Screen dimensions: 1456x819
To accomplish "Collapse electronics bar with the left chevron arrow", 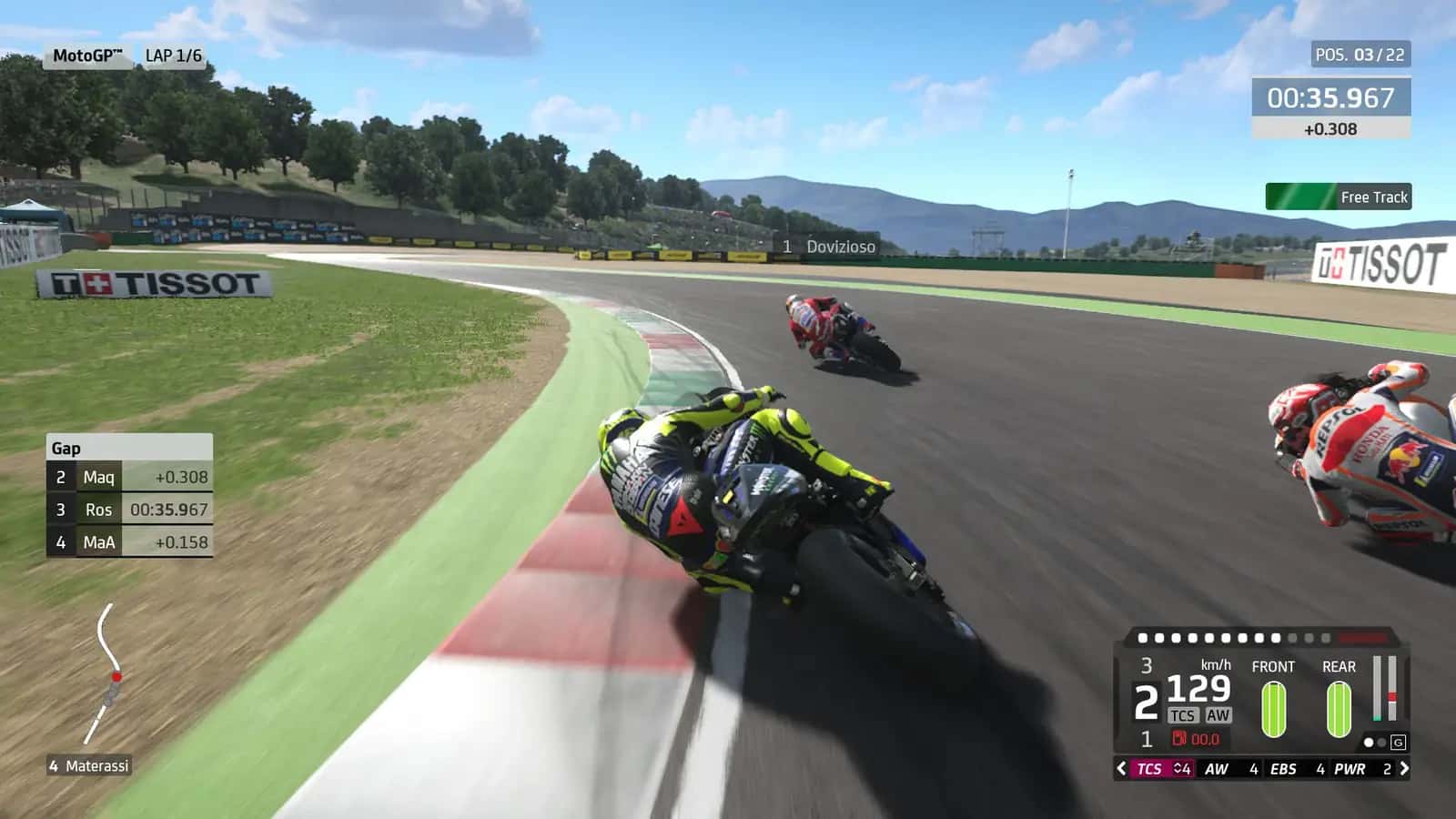I will tap(1121, 769).
